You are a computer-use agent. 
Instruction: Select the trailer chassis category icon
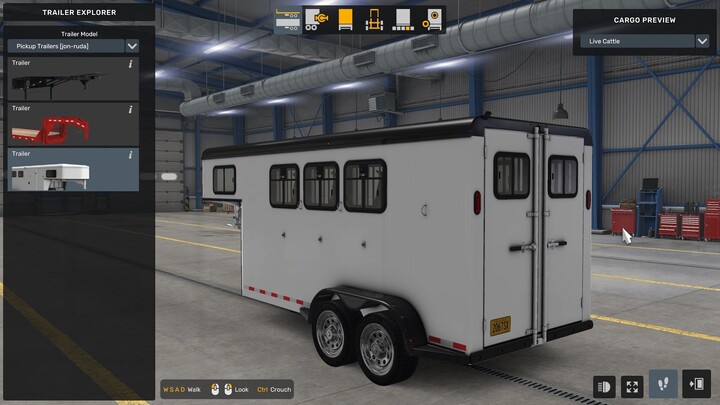pyautogui.click(x=289, y=20)
